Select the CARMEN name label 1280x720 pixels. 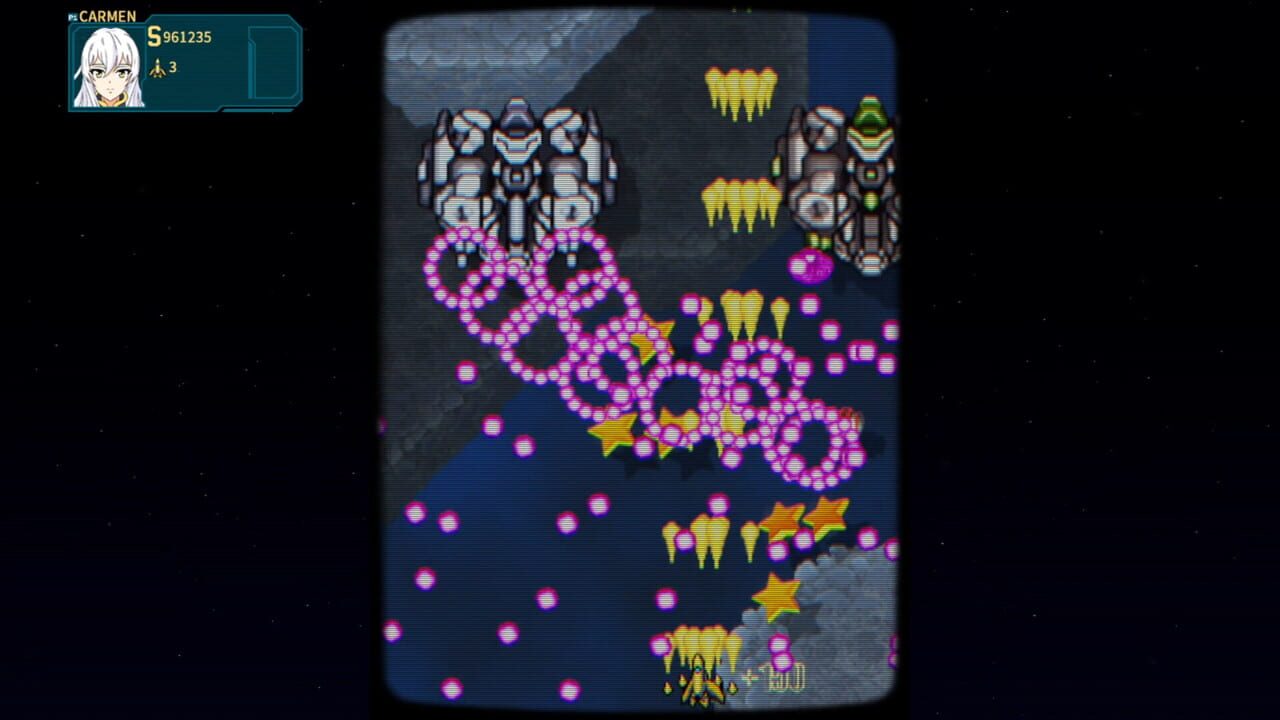(107, 15)
